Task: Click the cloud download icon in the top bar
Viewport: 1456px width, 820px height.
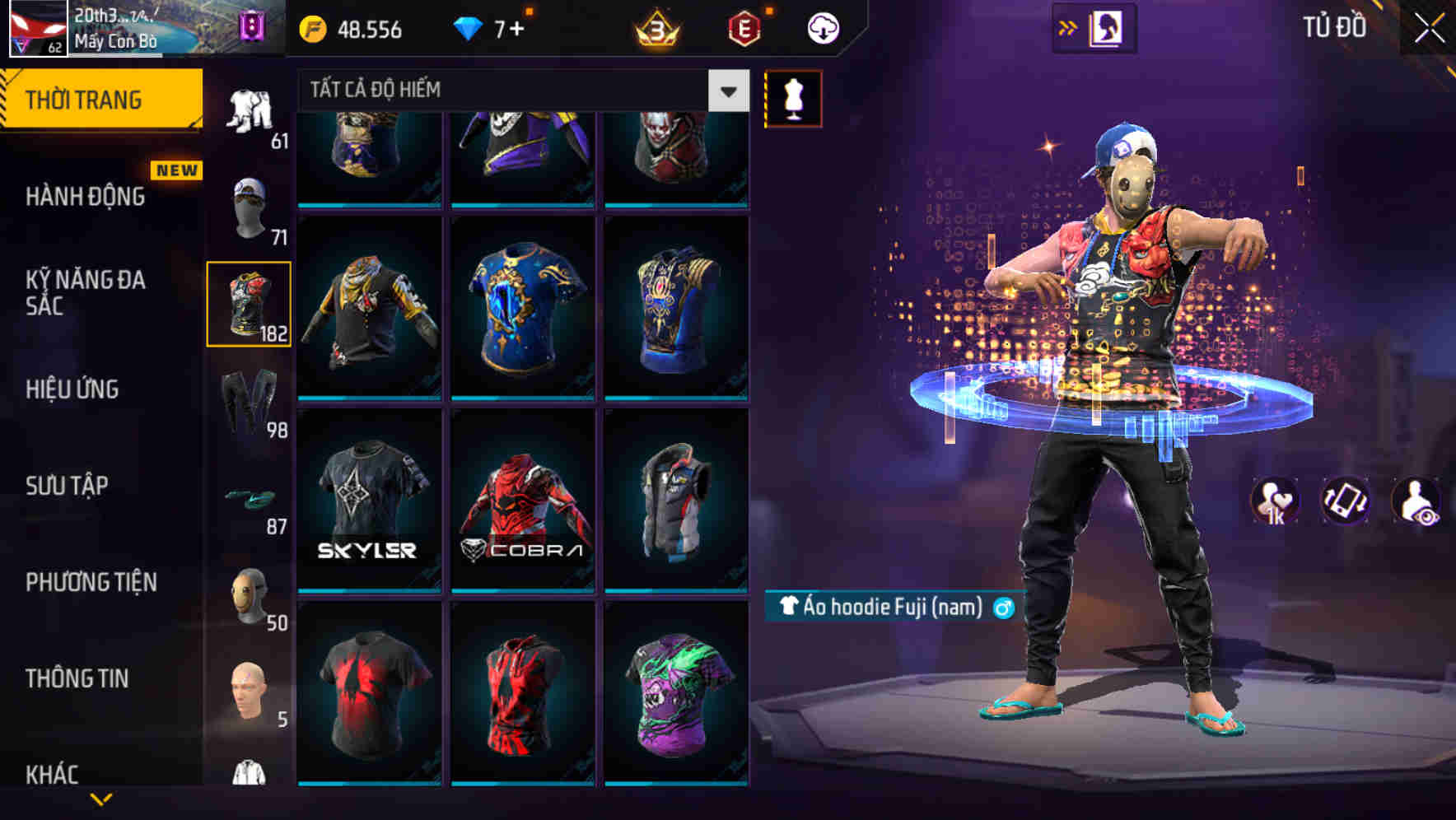Action: click(x=822, y=27)
